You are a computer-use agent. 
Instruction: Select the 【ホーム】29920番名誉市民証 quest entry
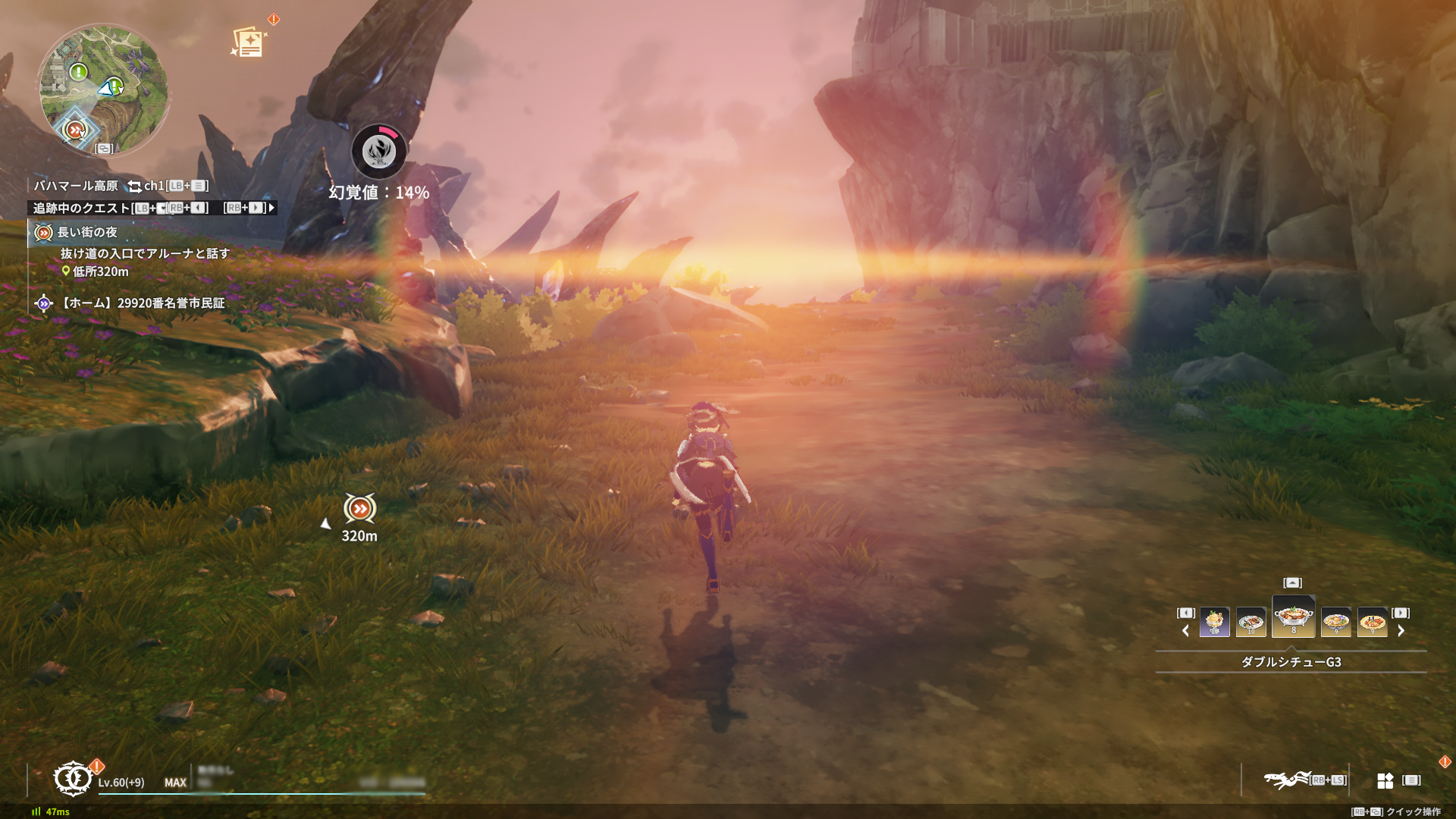click(x=143, y=303)
